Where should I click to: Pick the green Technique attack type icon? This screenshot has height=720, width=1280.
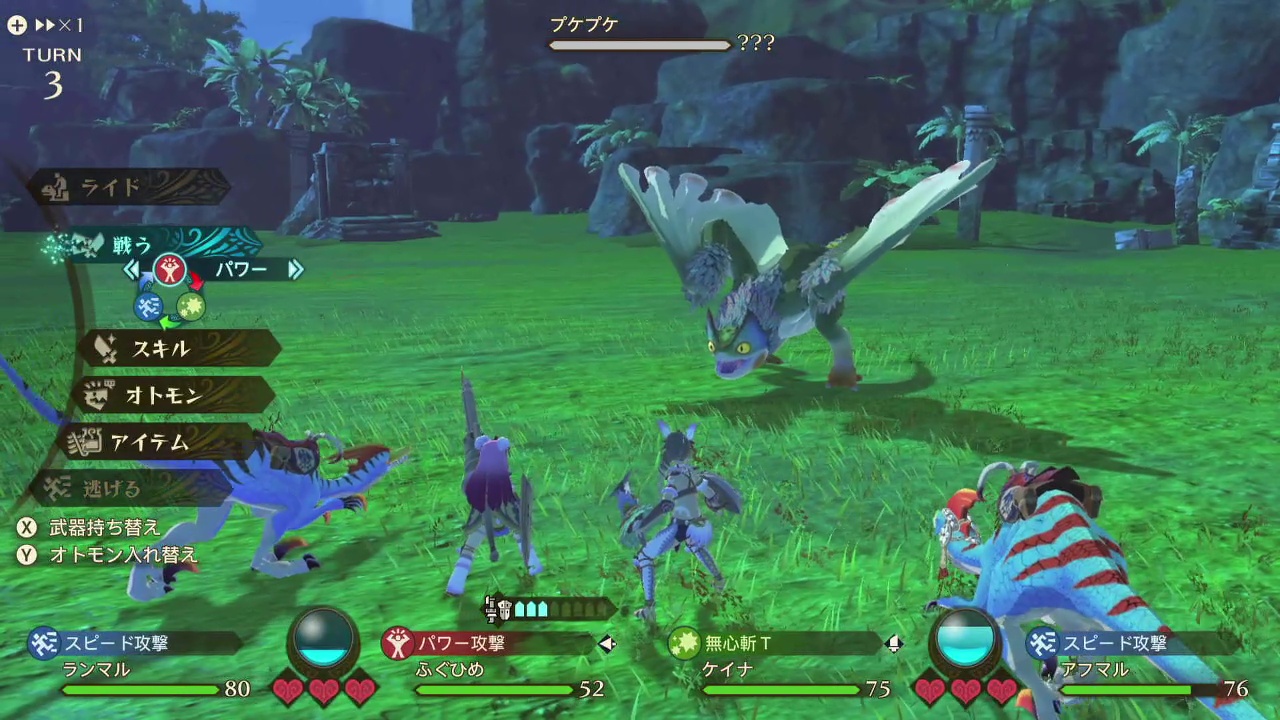191,306
